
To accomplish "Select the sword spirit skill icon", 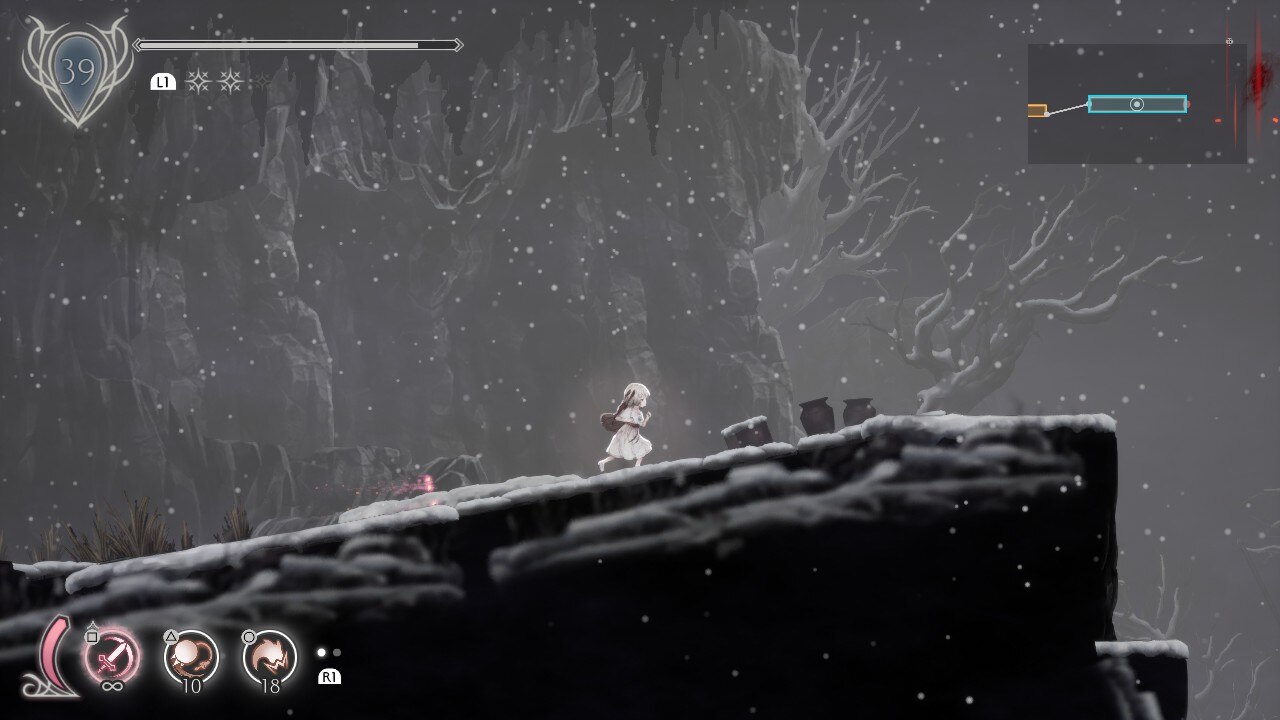I will tap(111, 658).
